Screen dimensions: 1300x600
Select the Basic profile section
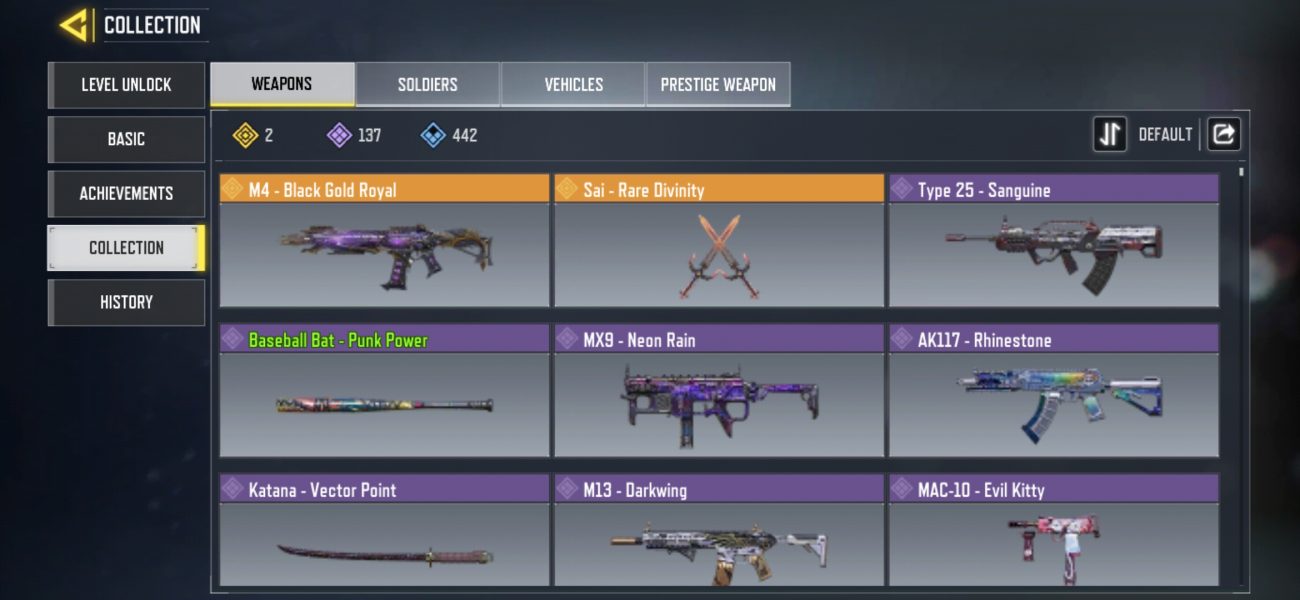126,139
